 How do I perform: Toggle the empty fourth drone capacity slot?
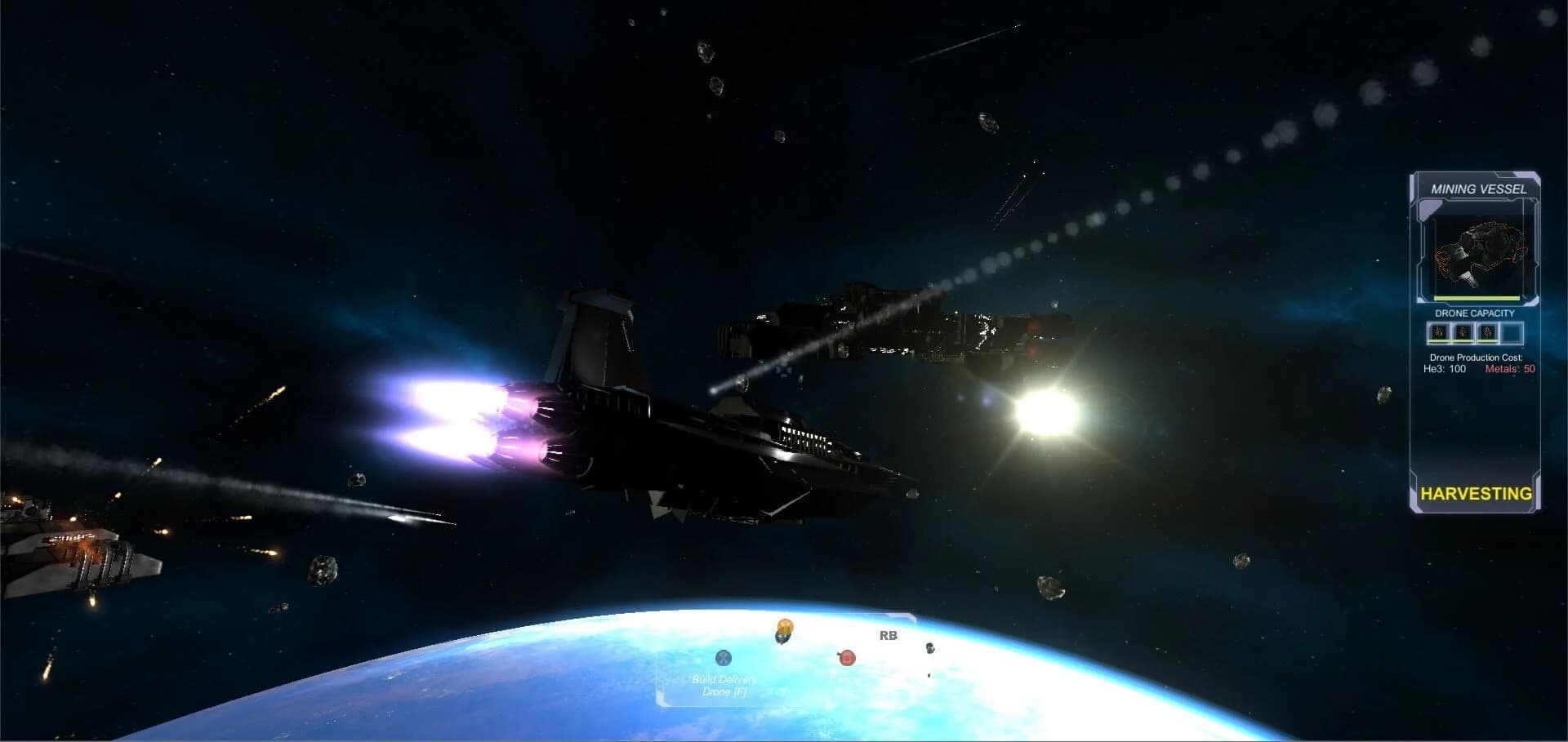coord(1514,332)
